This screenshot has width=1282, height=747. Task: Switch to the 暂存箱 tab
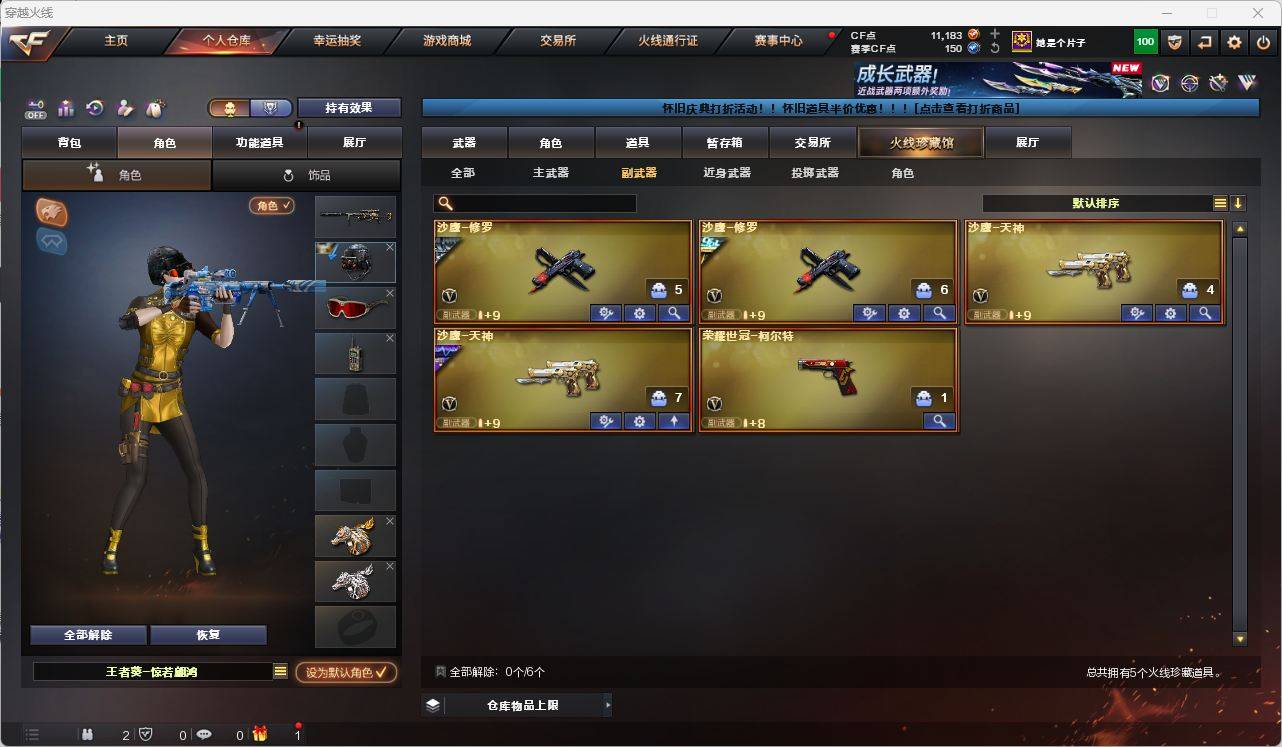click(725, 142)
